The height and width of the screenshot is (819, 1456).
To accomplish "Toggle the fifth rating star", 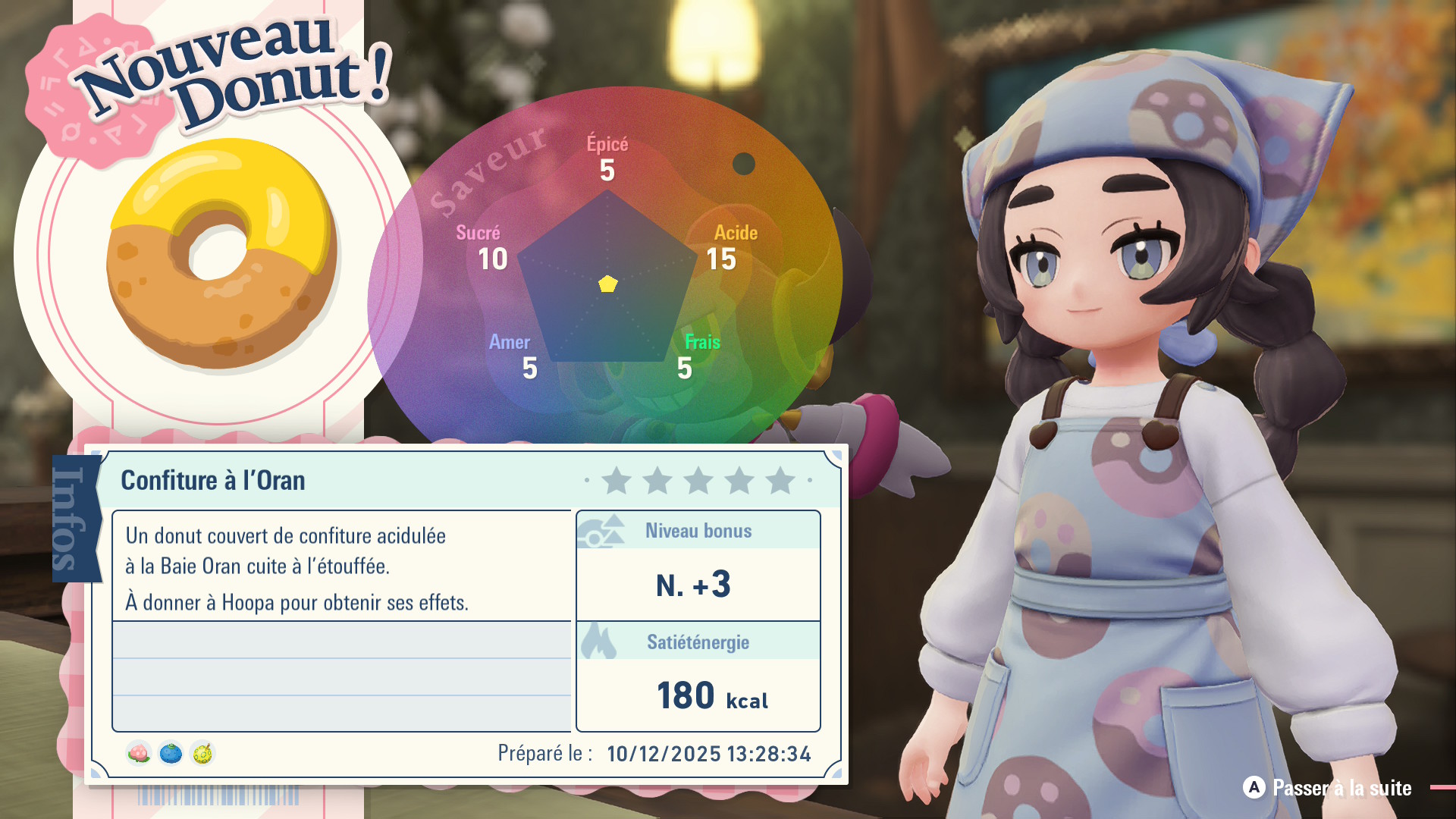I will click(x=779, y=480).
